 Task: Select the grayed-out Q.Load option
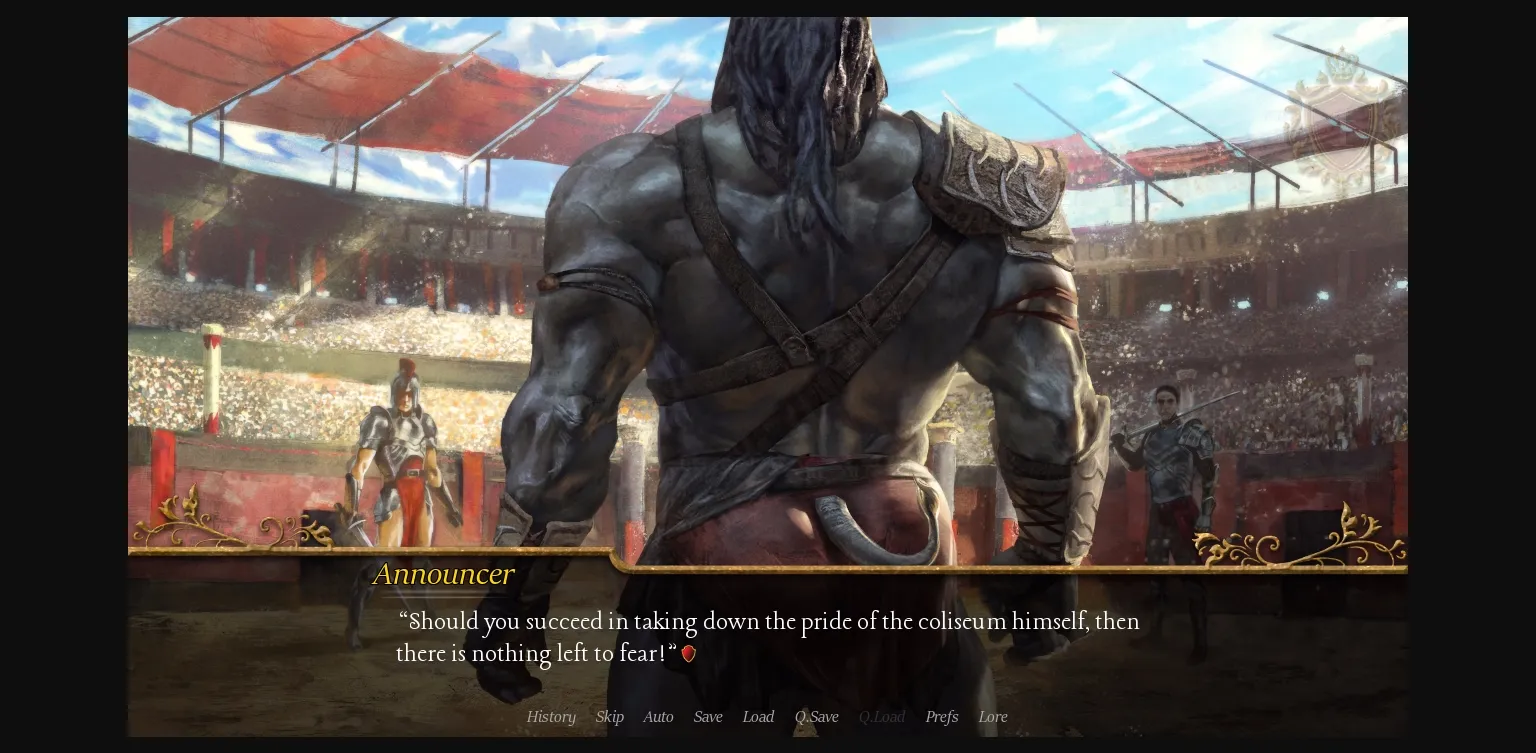882,717
